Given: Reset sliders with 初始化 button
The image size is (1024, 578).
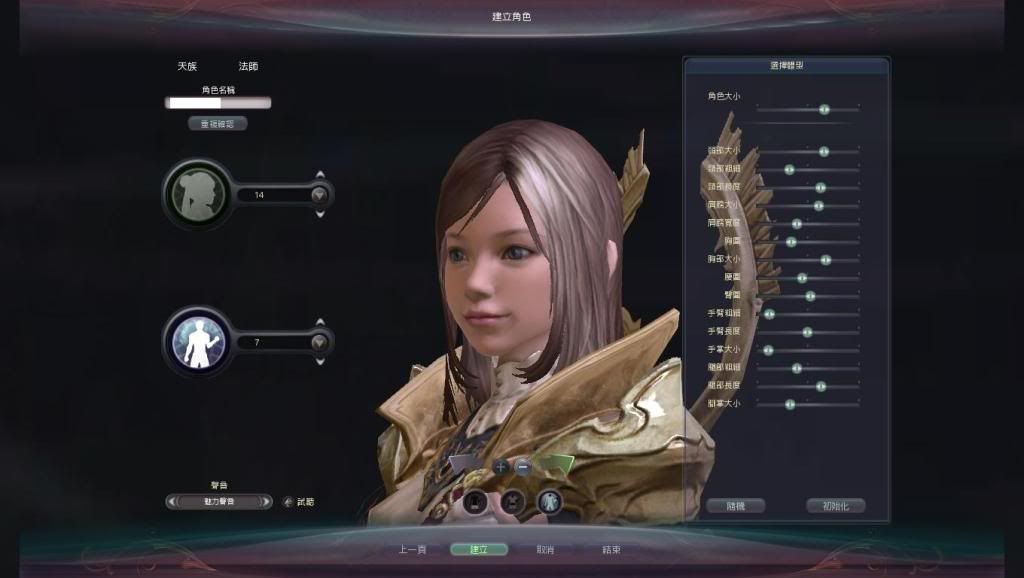Looking at the screenshot, I should pos(835,506).
